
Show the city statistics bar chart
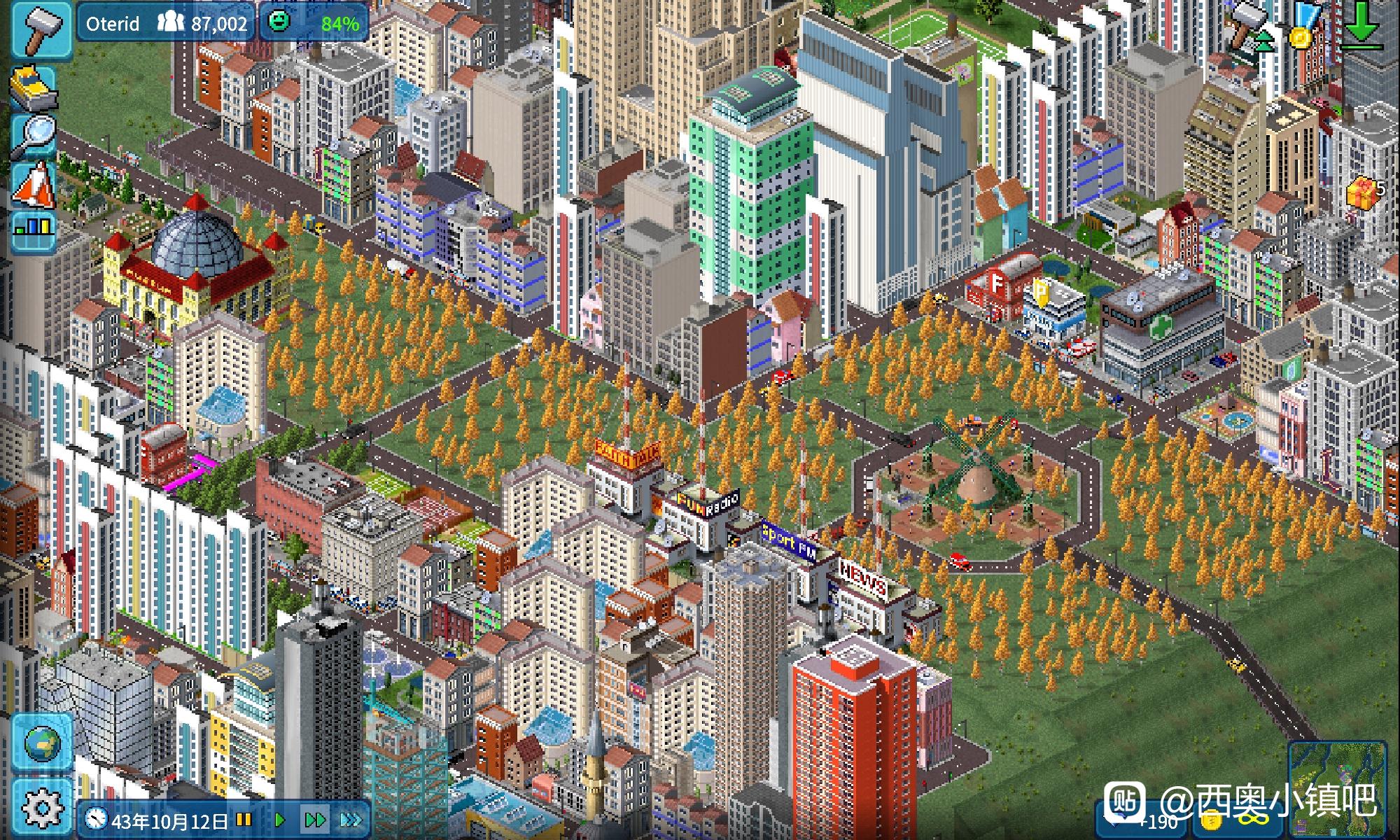click(33, 232)
